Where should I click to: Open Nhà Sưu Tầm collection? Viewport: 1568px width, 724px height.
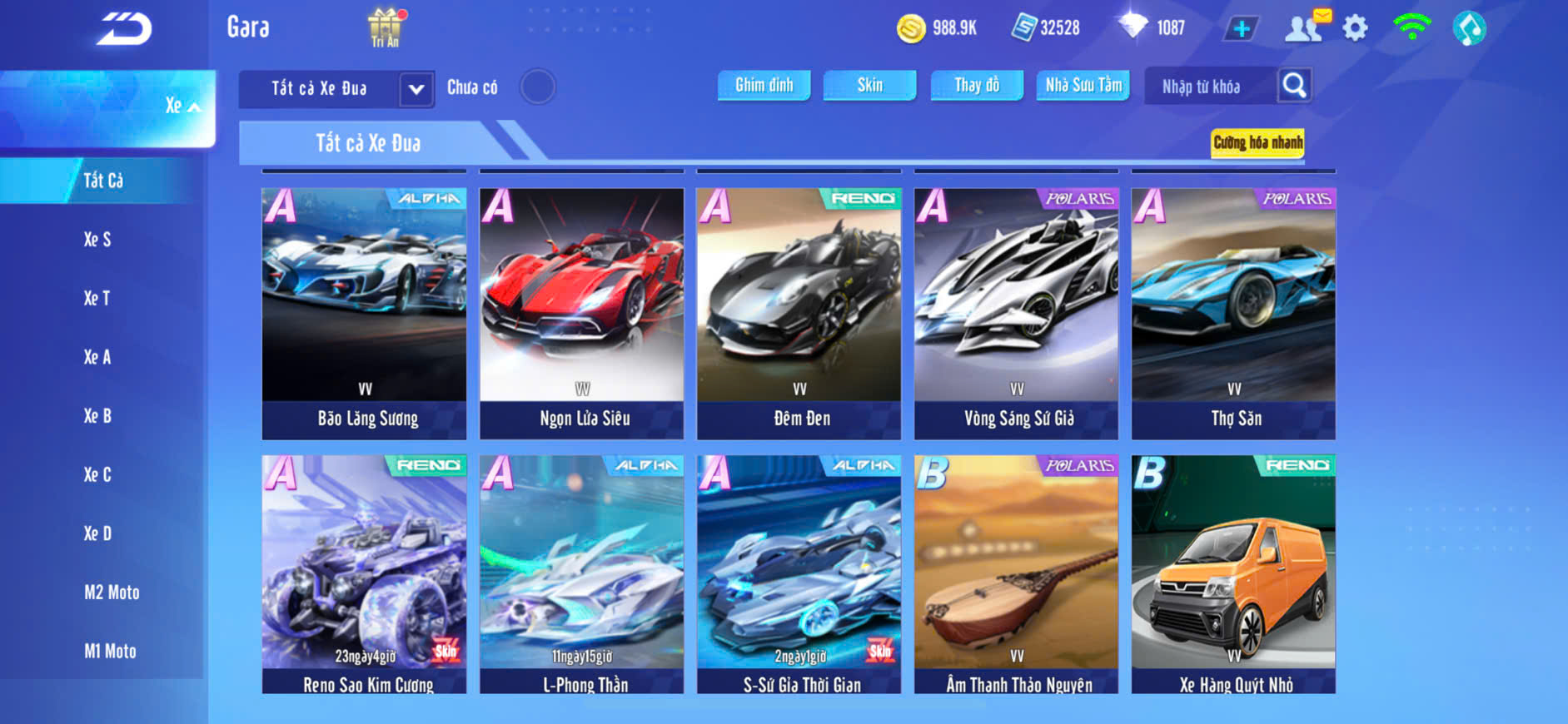point(1083,85)
